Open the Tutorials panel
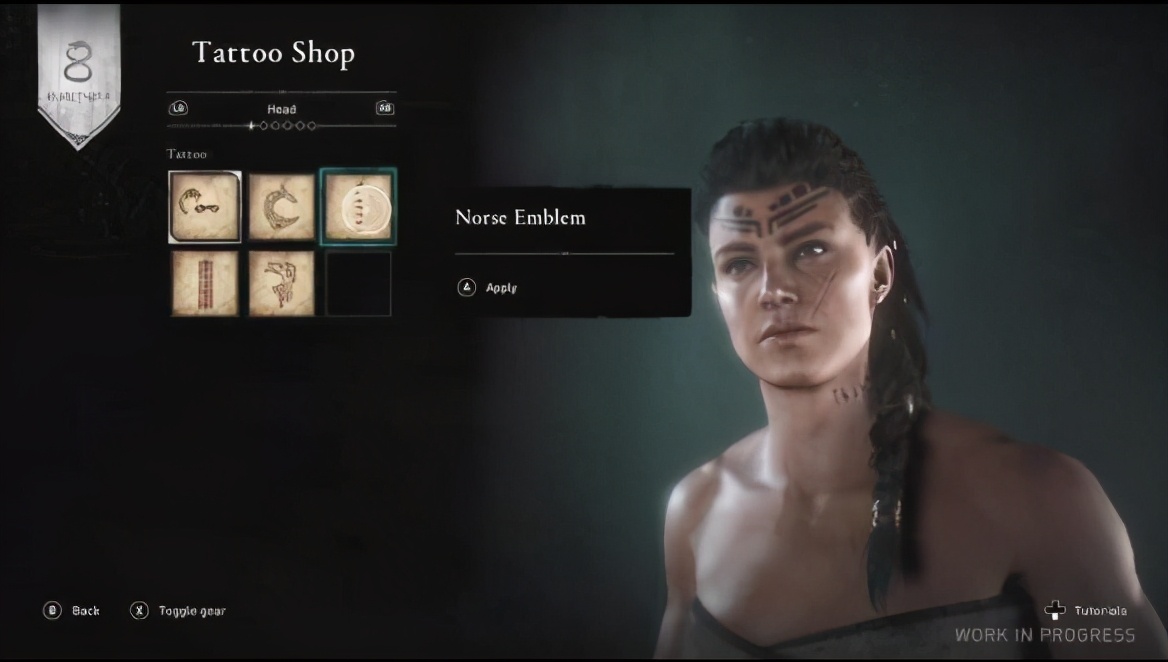This screenshot has width=1168, height=662. pos(1086,610)
